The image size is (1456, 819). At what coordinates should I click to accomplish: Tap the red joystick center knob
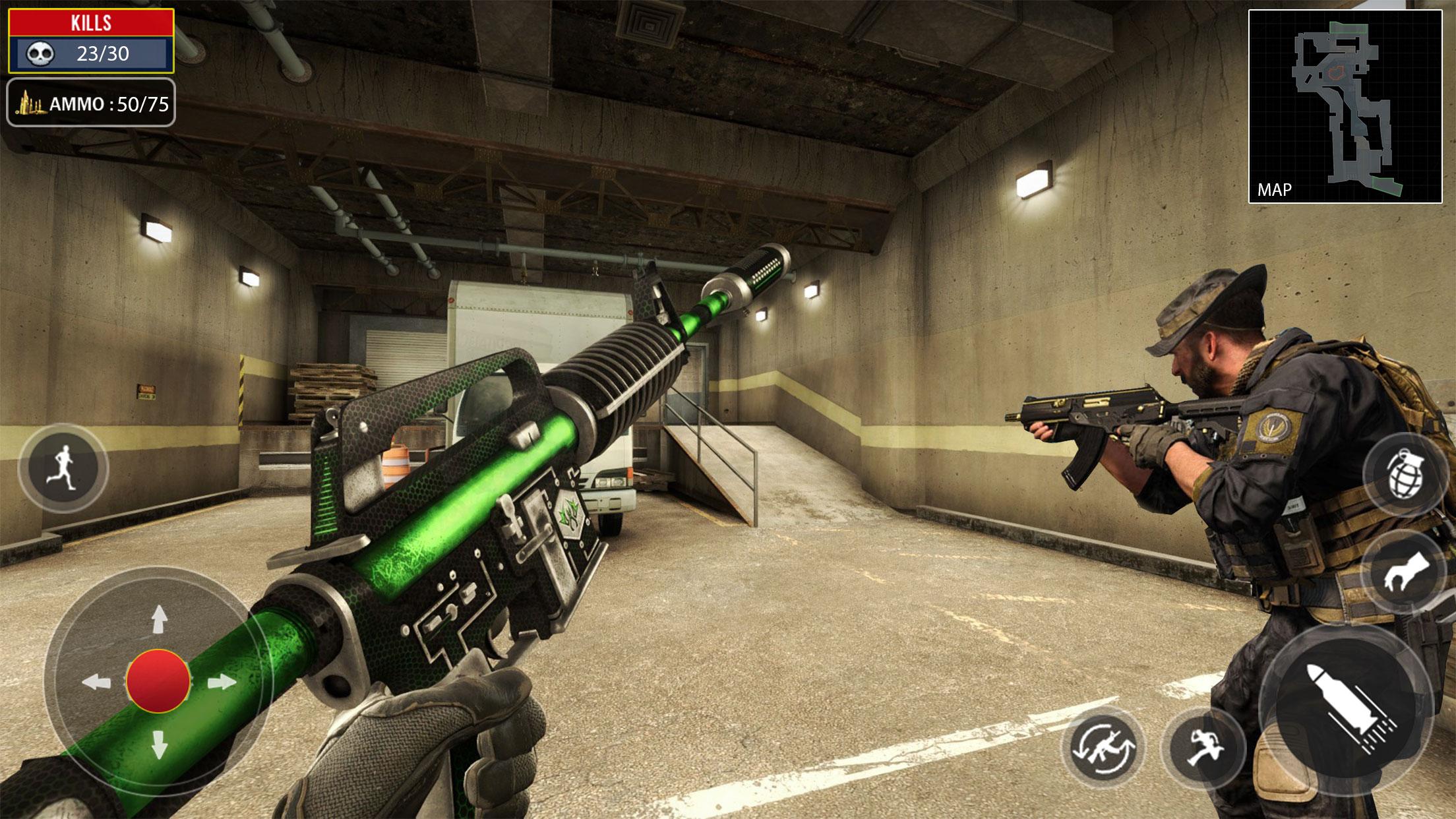158,681
